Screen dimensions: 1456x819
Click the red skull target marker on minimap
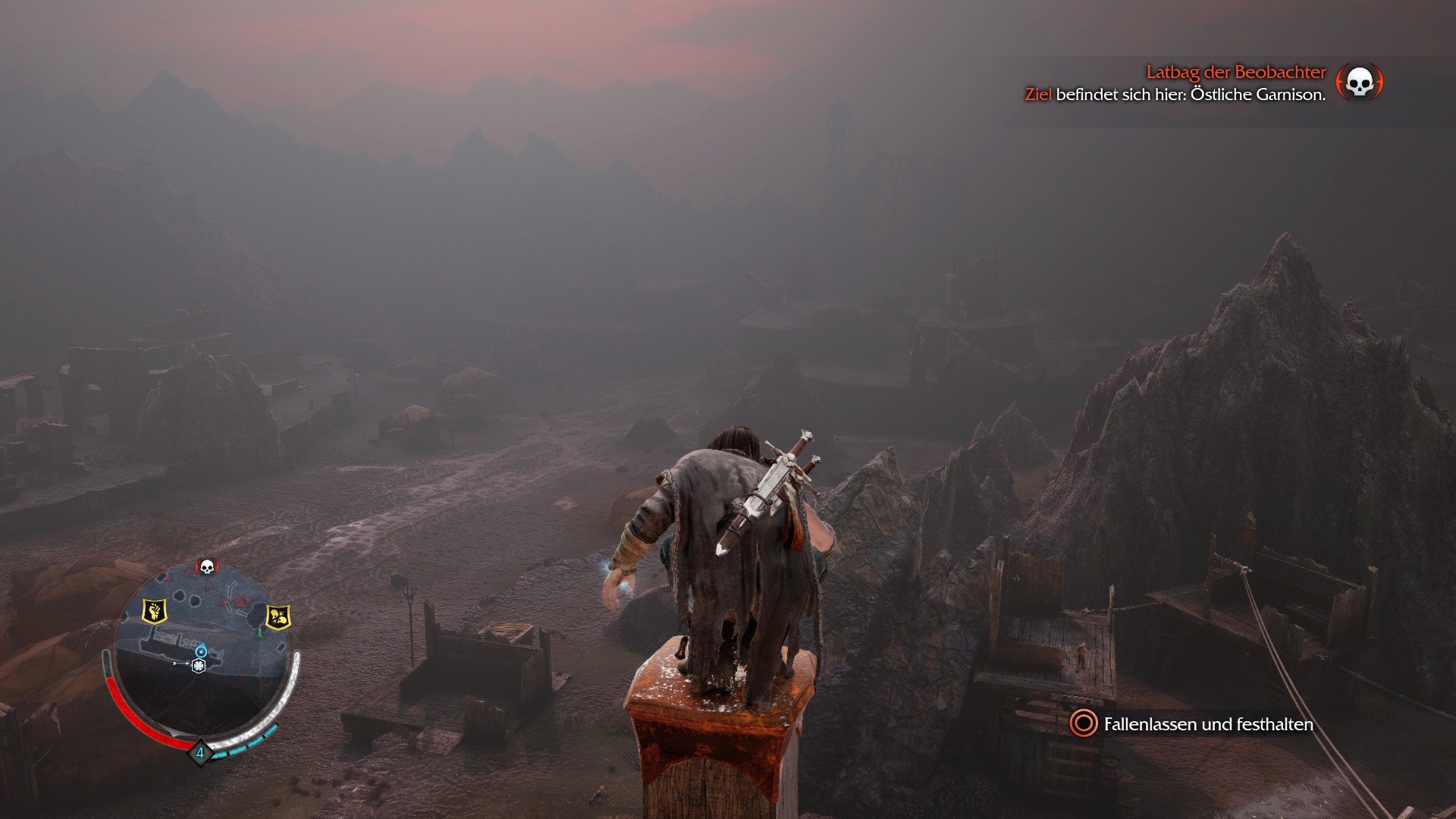206,566
